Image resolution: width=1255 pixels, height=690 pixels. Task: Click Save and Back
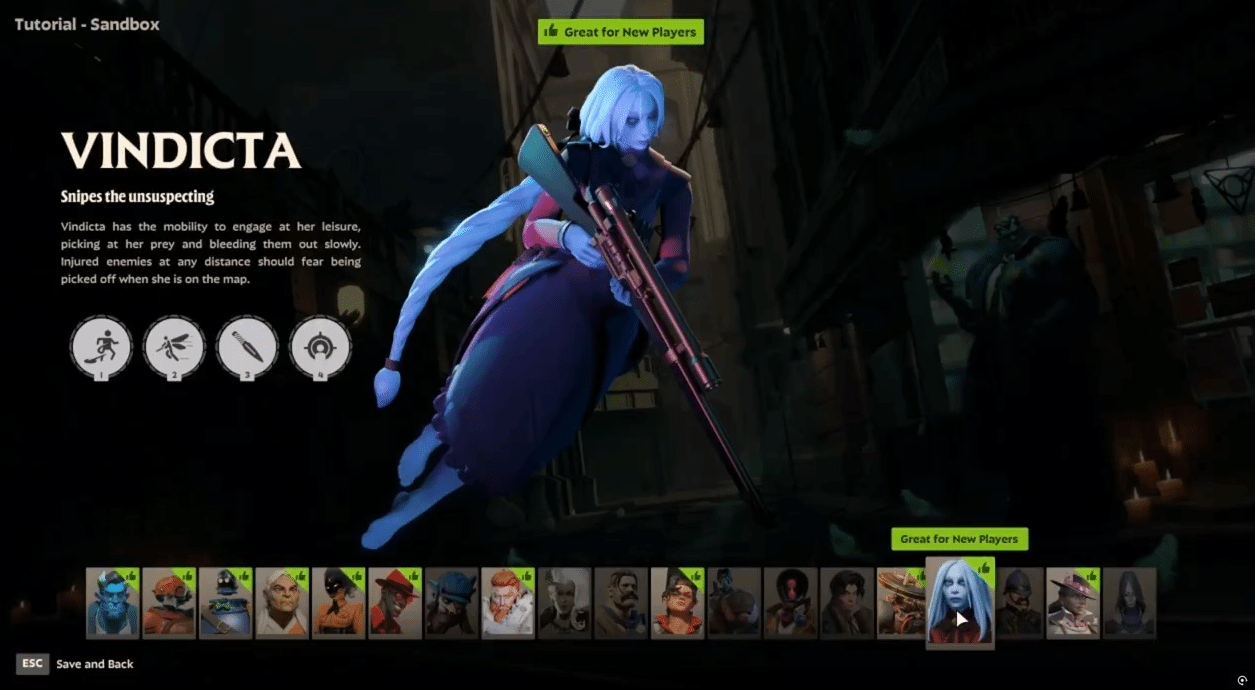click(x=95, y=664)
